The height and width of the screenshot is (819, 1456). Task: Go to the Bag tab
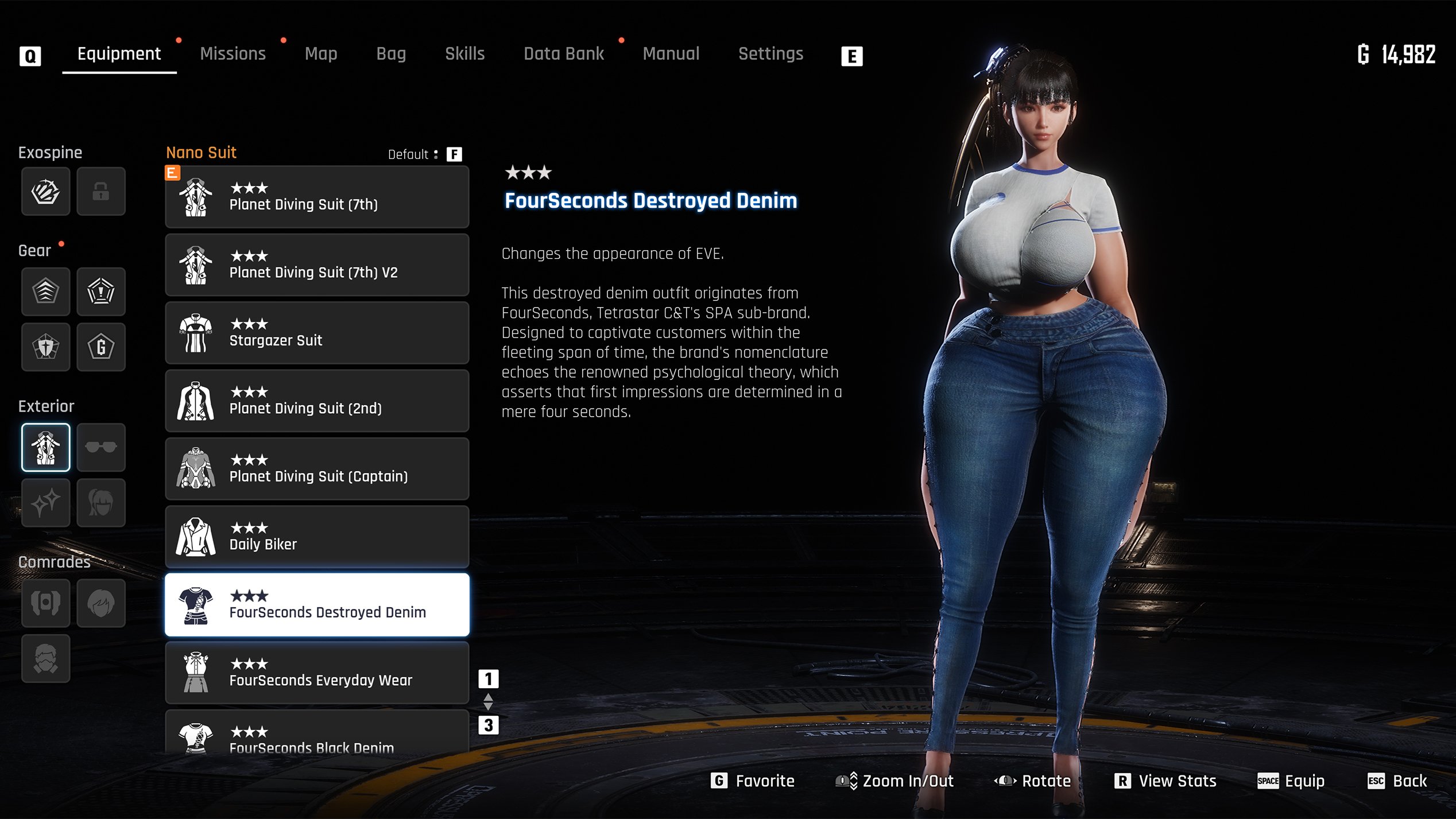tap(391, 54)
